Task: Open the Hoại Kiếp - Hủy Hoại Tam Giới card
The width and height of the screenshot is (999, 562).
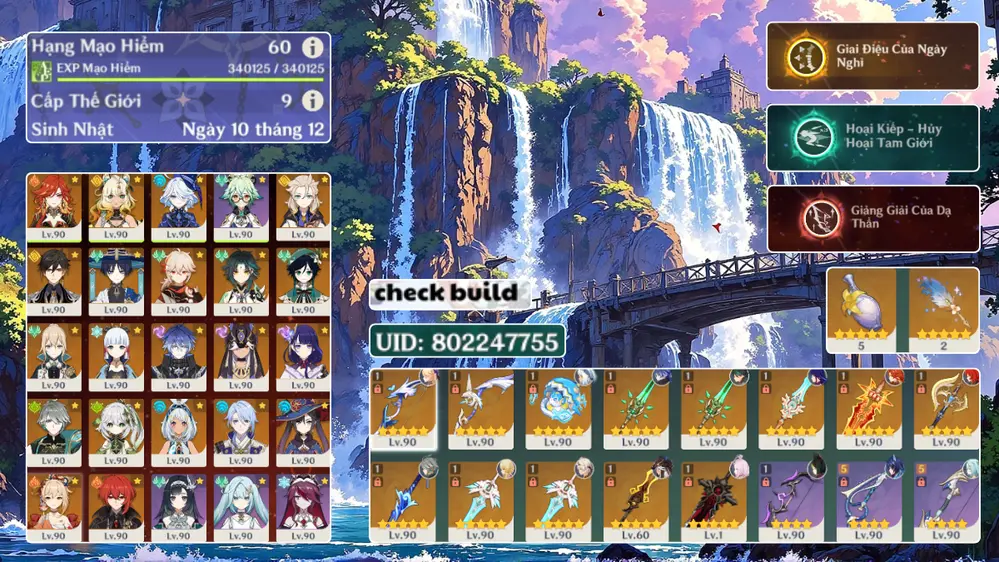Action: click(872, 138)
